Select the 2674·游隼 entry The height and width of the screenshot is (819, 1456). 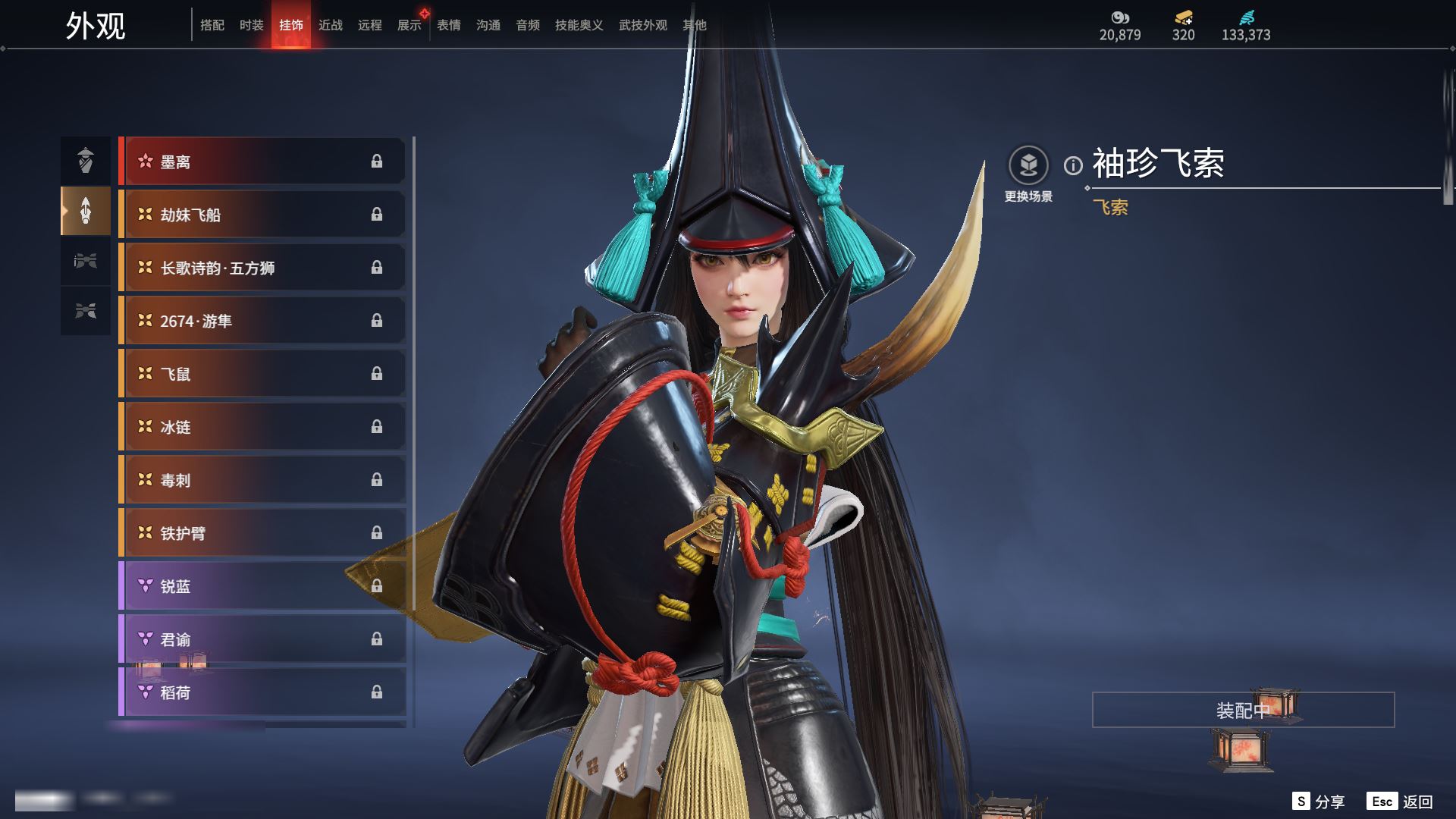tap(262, 321)
